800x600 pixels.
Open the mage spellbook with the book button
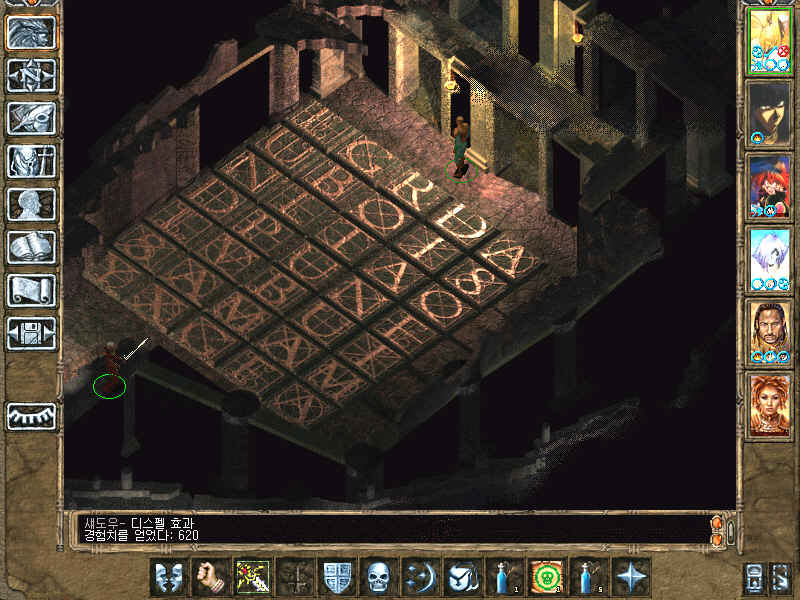[x=31, y=247]
